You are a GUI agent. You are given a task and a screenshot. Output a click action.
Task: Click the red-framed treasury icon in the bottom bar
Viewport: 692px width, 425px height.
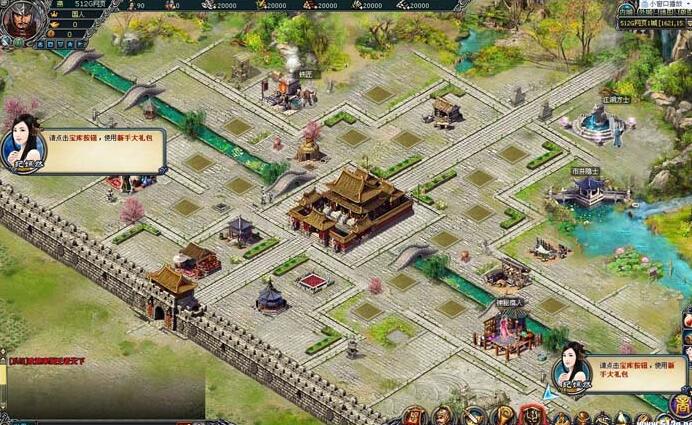(532, 415)
